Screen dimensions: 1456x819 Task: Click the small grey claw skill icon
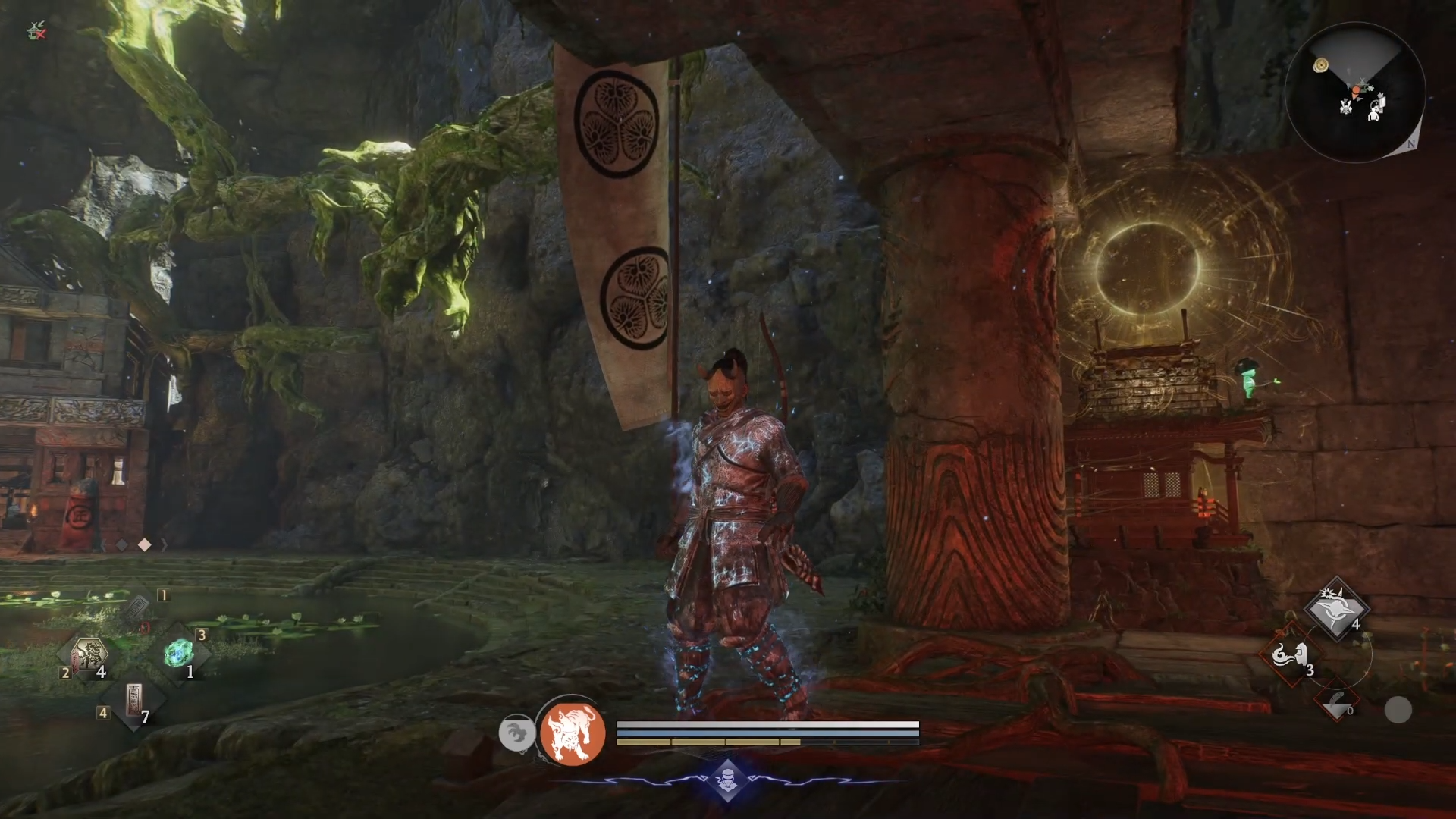tap(516, 733)
